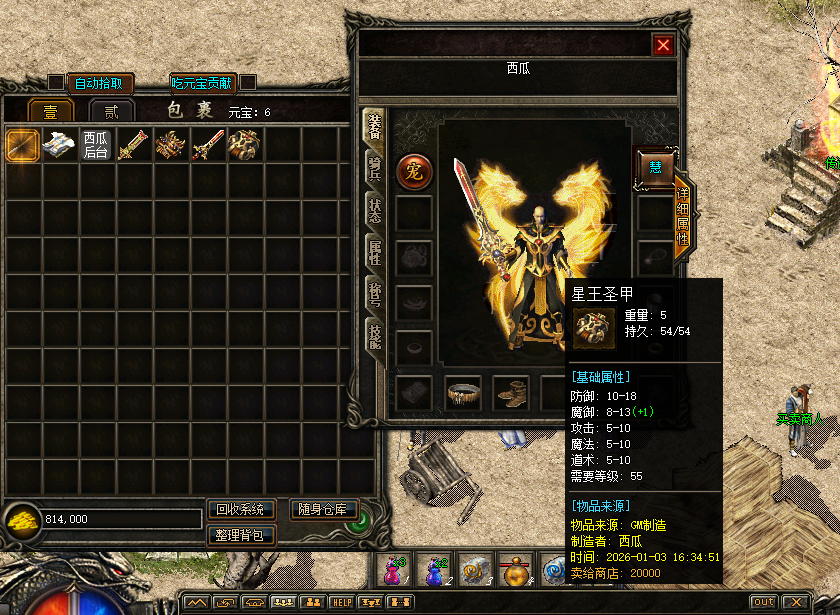The width and height of the screenshot is (840, 615).
Task: Click the round 宠 pet button
Action: (413, 170)
